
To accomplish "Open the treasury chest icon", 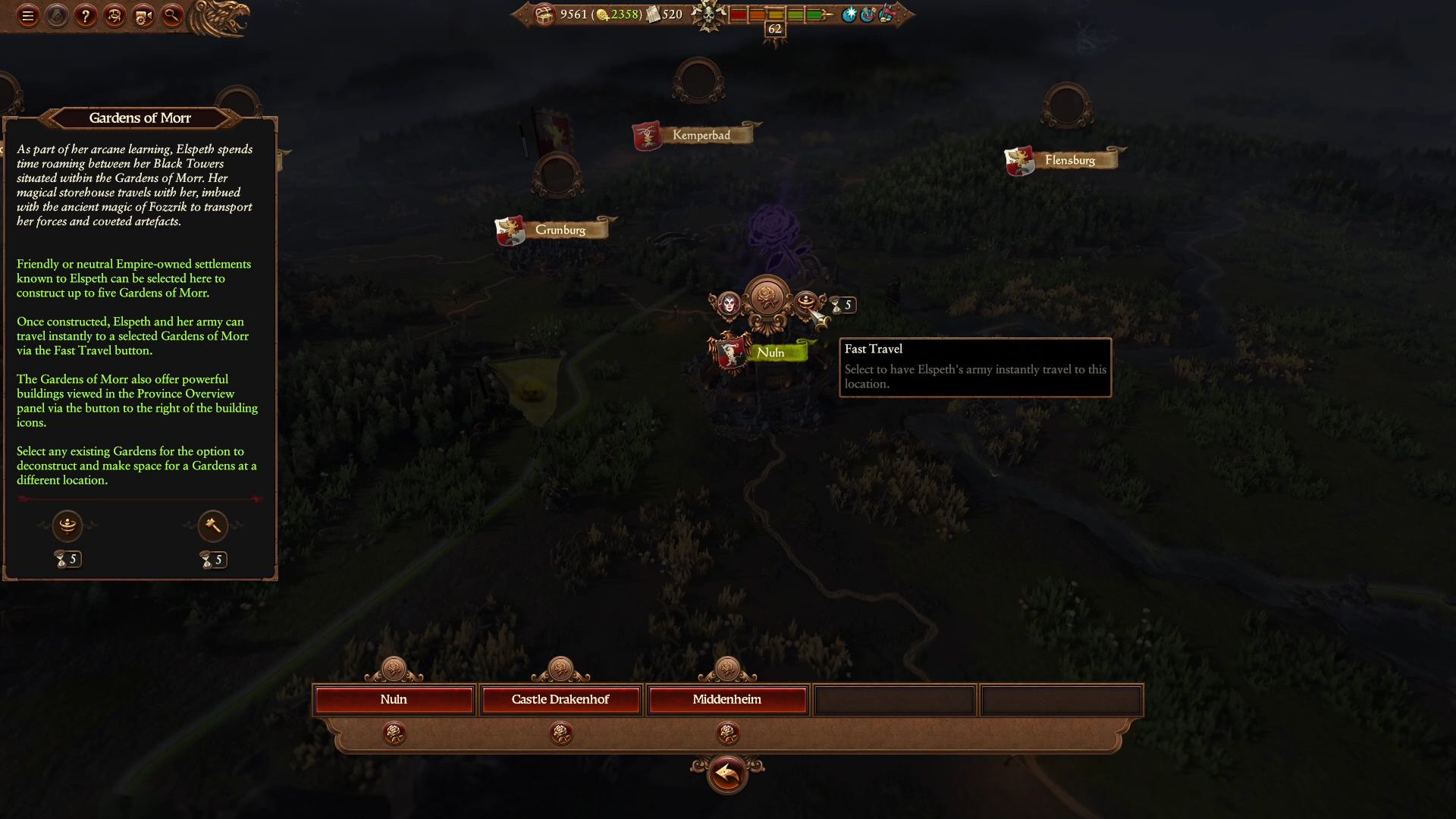I will click(544, 15).
